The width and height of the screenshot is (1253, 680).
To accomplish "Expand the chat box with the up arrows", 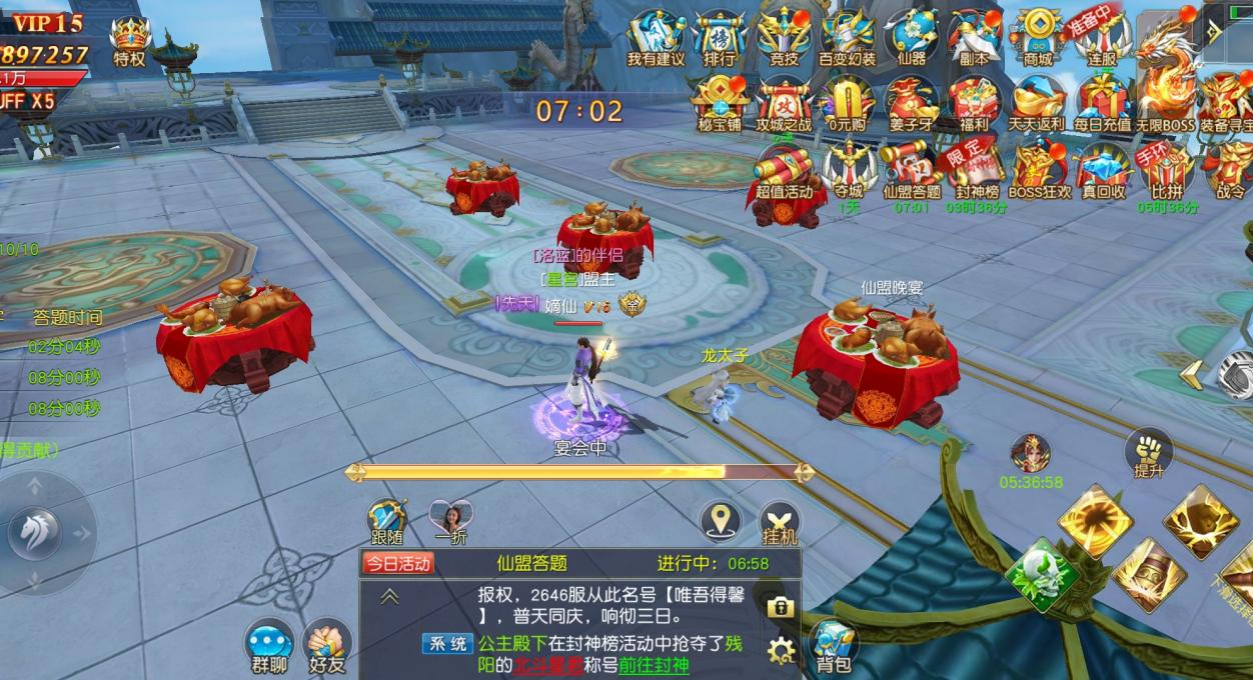I will click(389, 597).
